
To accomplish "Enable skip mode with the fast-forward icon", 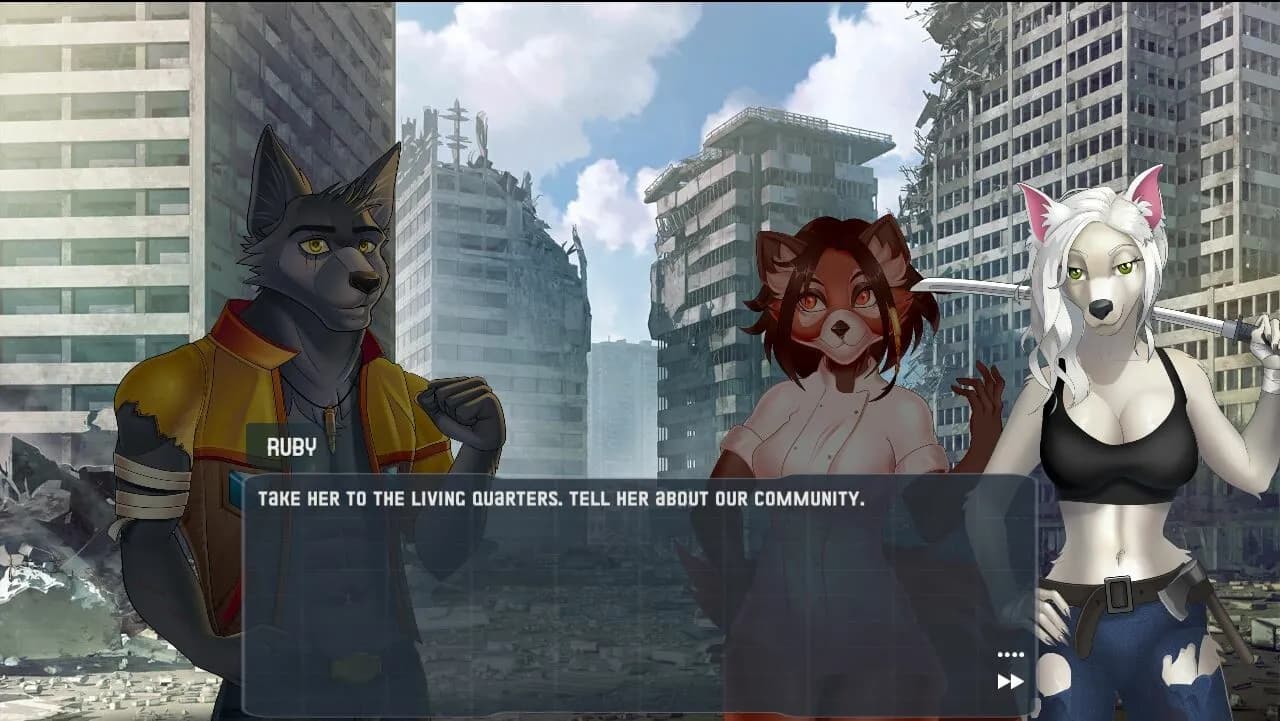I will pyautogui.click(x=1008, y=681).
